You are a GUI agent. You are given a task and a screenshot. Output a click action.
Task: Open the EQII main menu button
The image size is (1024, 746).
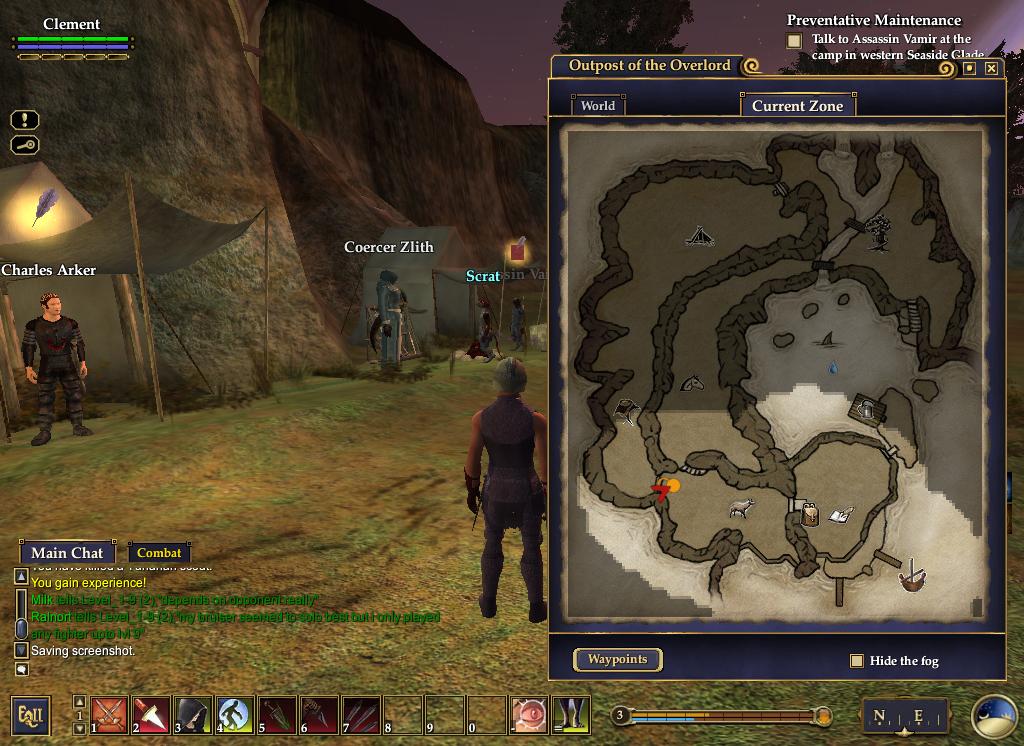30,715
